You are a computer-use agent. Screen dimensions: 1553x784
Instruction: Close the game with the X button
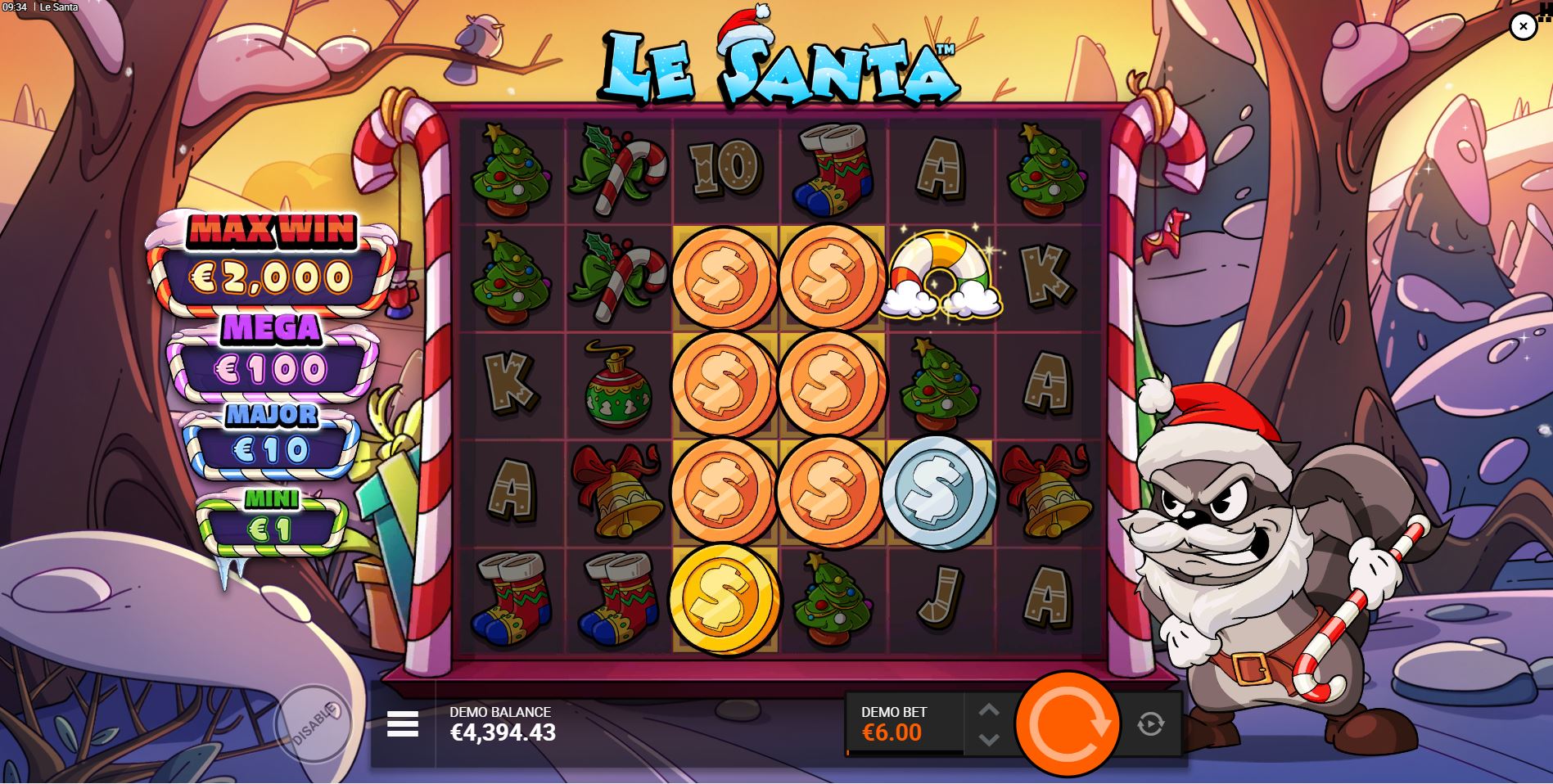(x=1522, y=25)
